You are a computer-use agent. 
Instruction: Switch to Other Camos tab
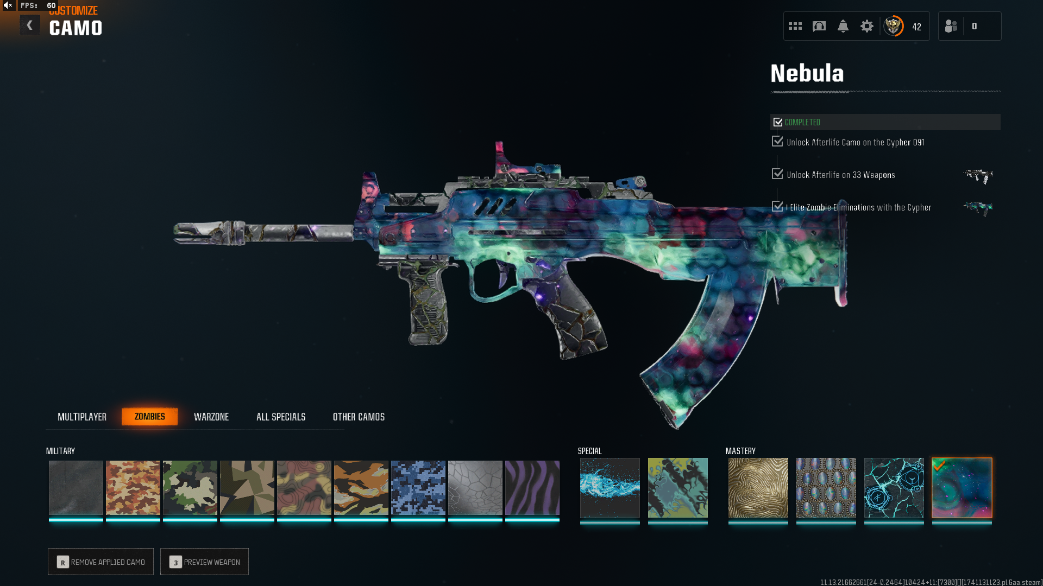(x=358, y=417)
